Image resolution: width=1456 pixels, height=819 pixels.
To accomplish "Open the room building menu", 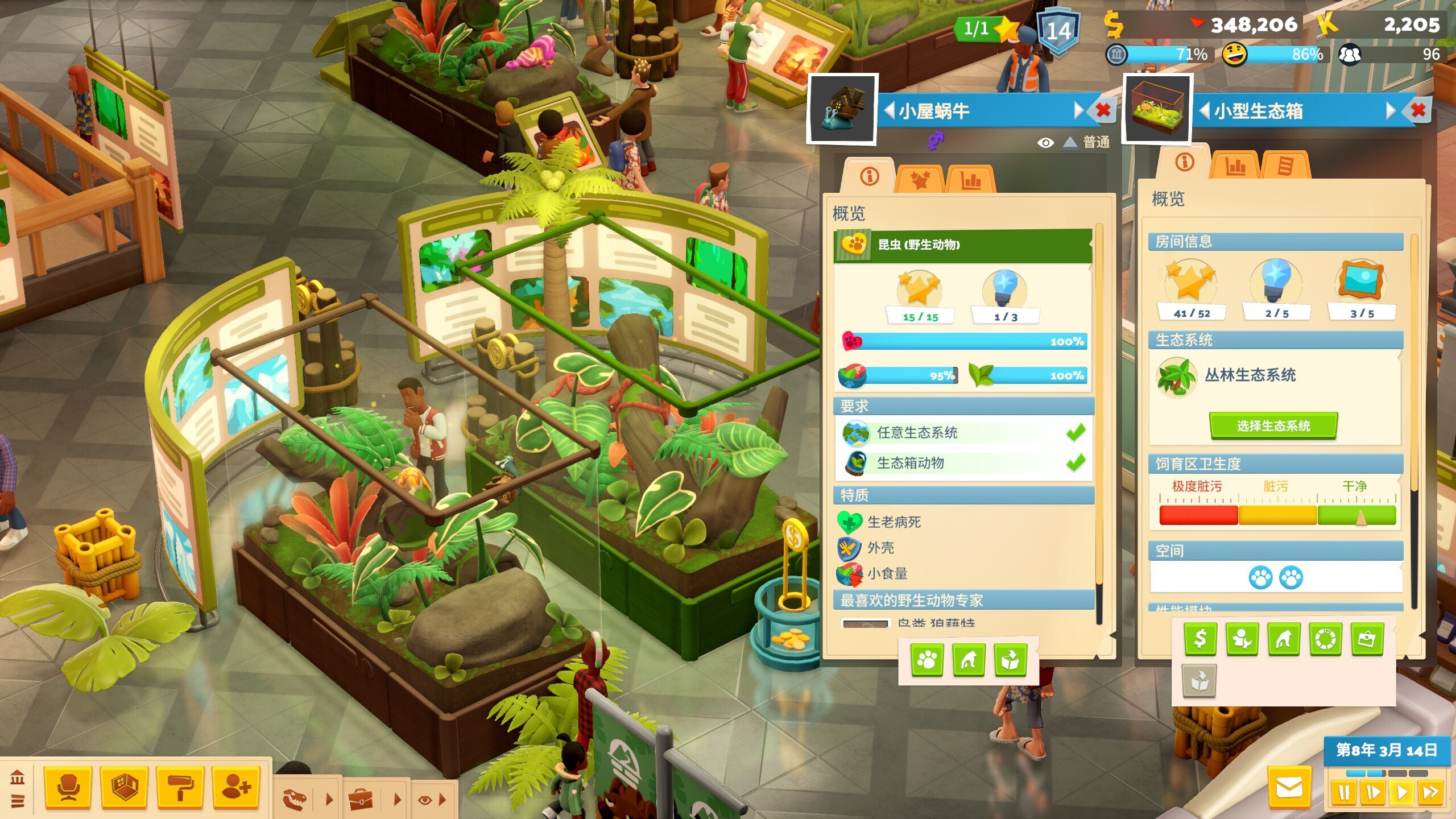I will (x=125, y=788).
